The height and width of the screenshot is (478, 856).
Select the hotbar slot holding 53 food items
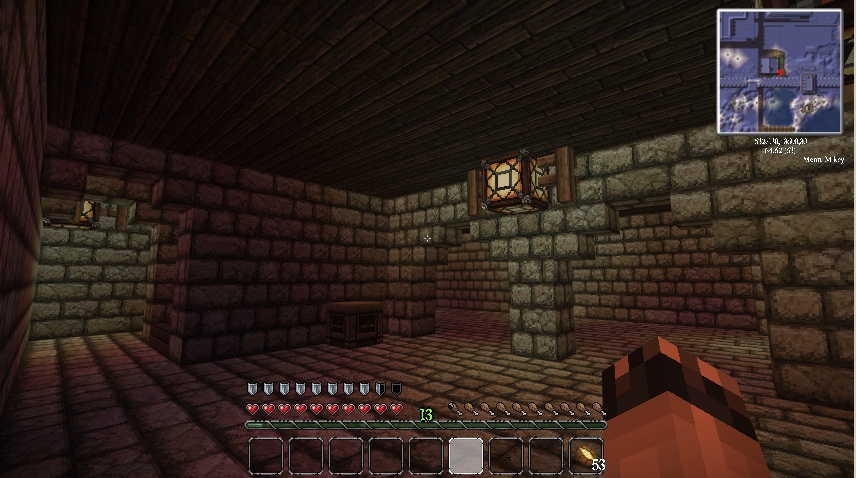[586, 455]
